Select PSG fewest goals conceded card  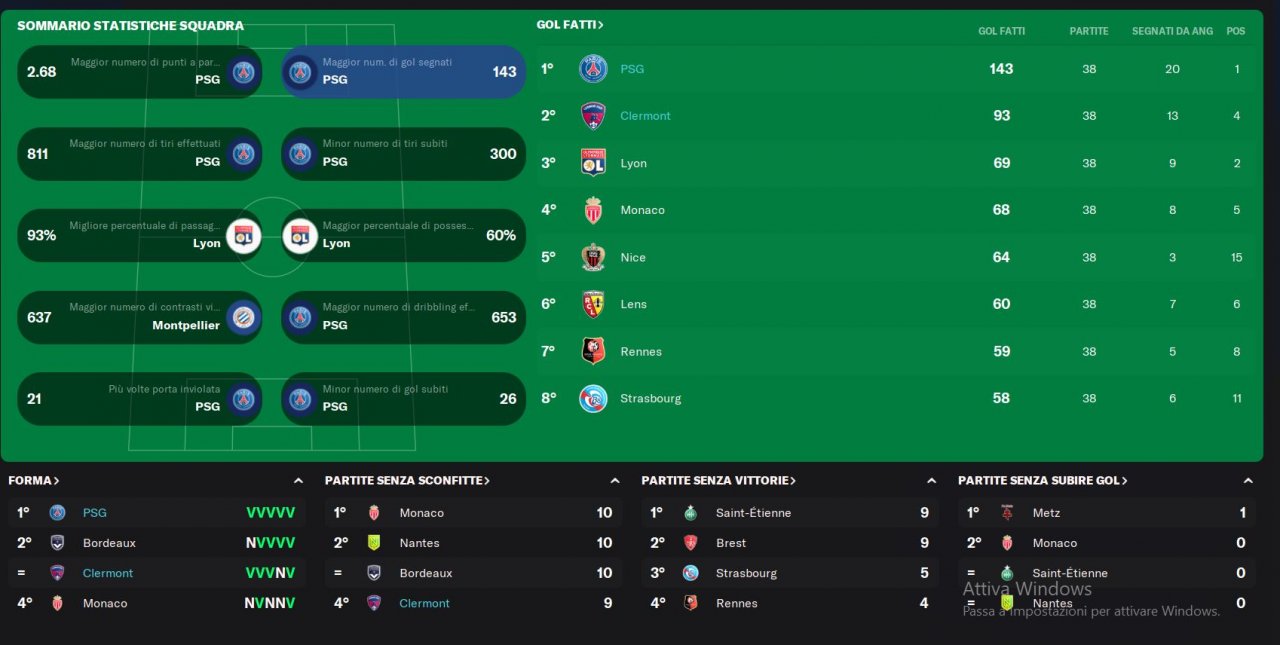point(403,399)
